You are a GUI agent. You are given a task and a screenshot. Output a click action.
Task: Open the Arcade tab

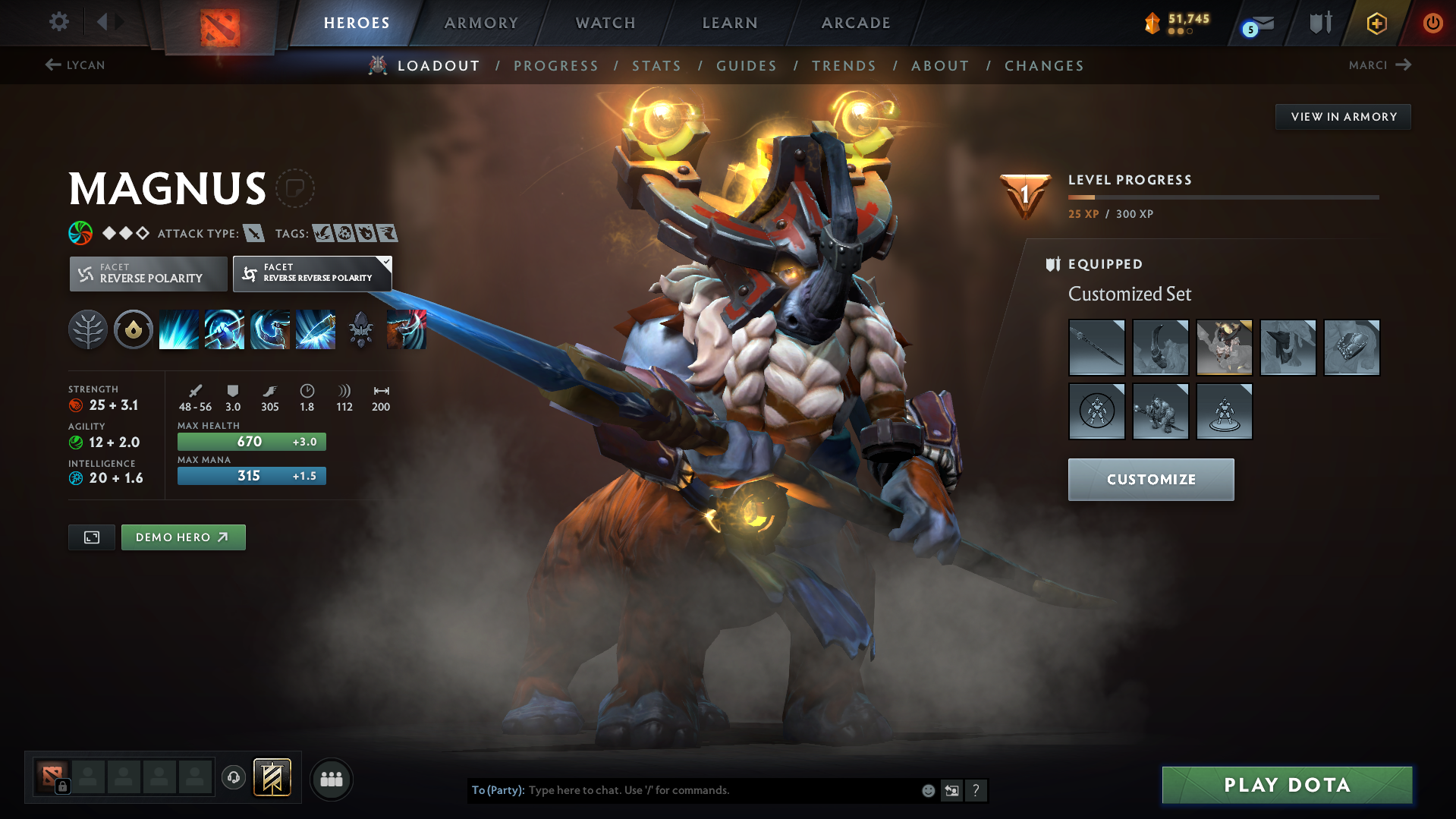pyautogui.click(x=856, y=23)
